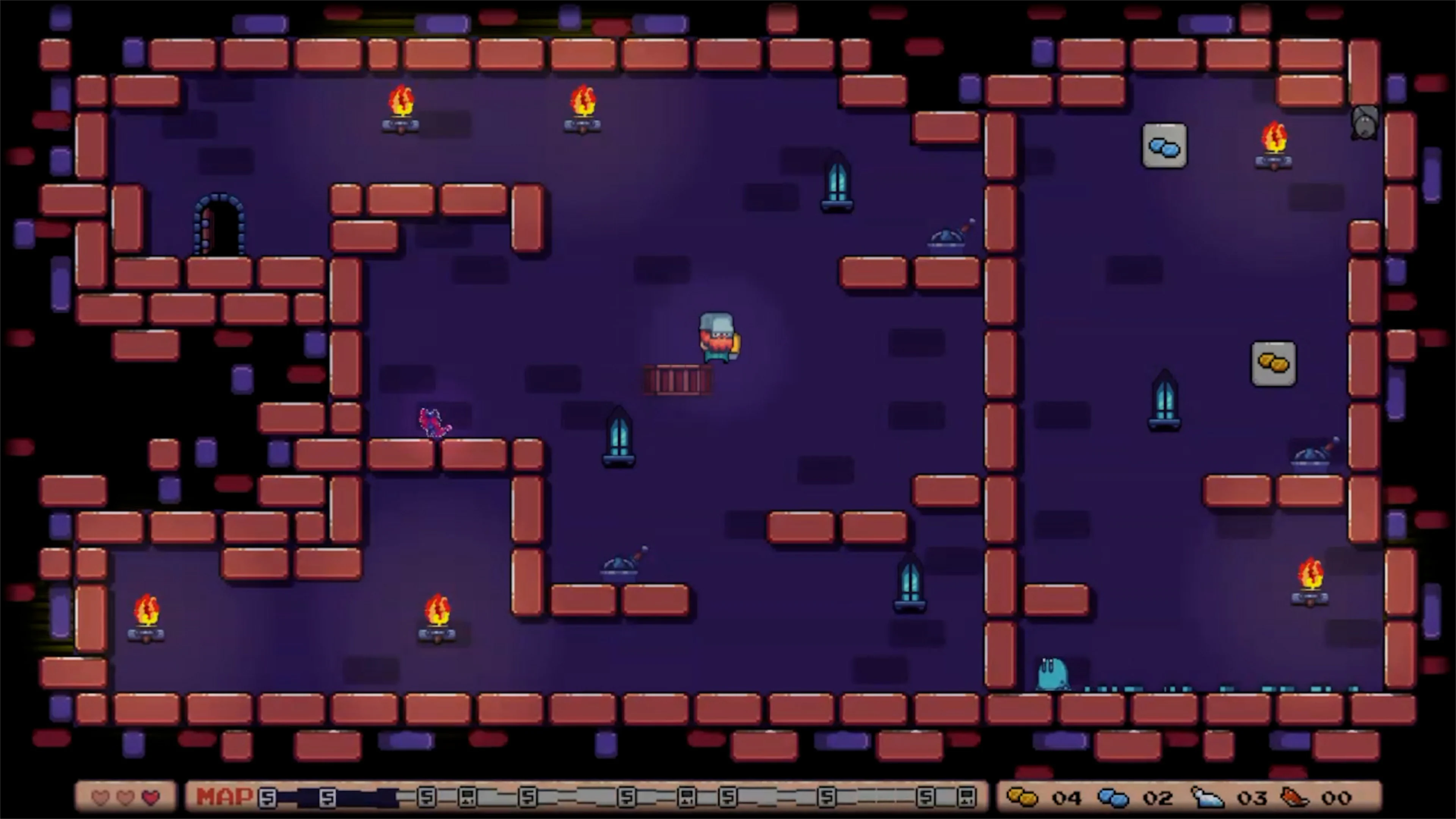Viewport: 1456px width, 819px height.
Task: Click the blue gems pickup block
Action: (x=1165, y=146)
